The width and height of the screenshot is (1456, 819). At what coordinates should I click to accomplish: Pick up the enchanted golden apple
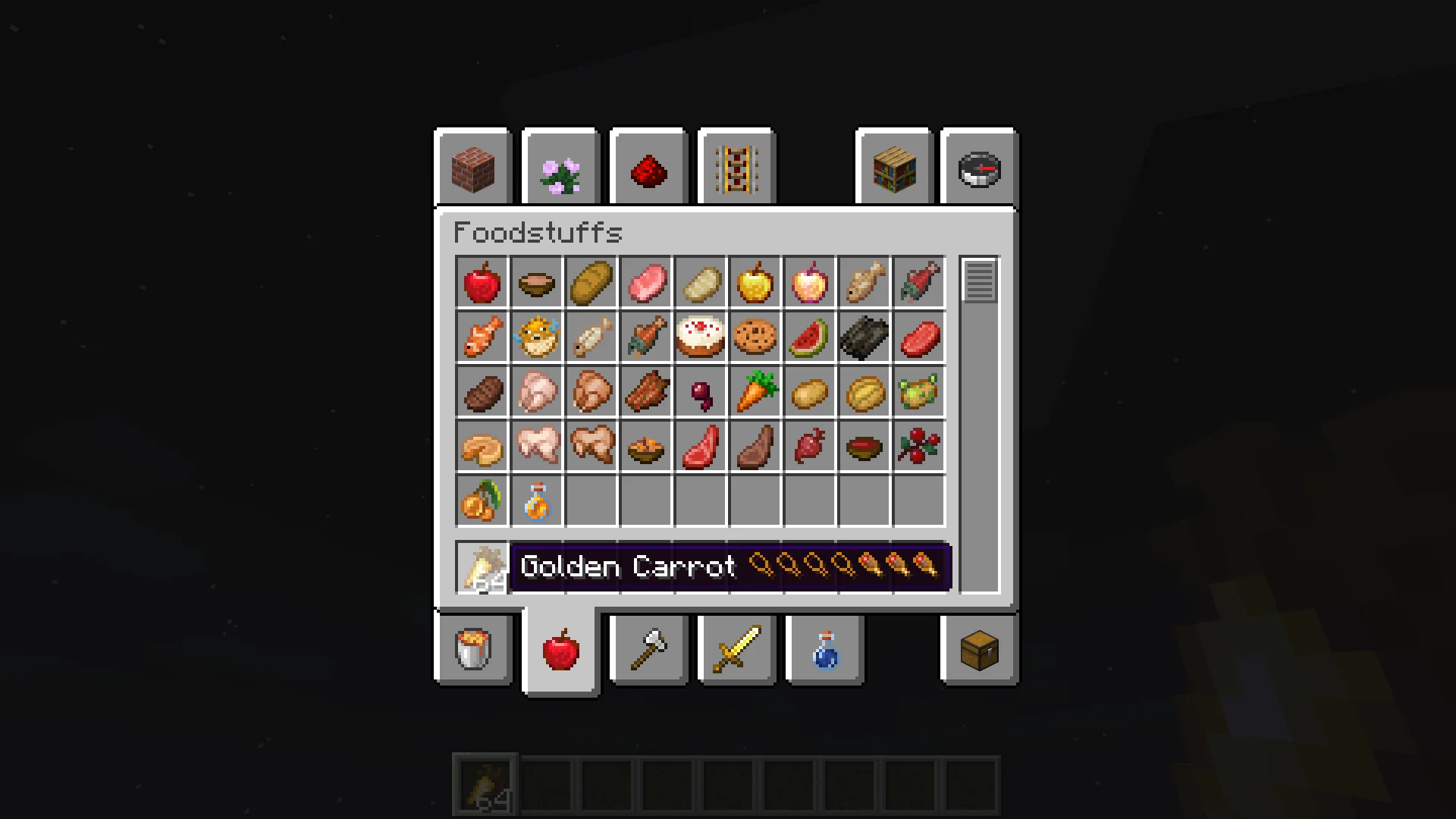pyautogui.click(x=810, y=283)
